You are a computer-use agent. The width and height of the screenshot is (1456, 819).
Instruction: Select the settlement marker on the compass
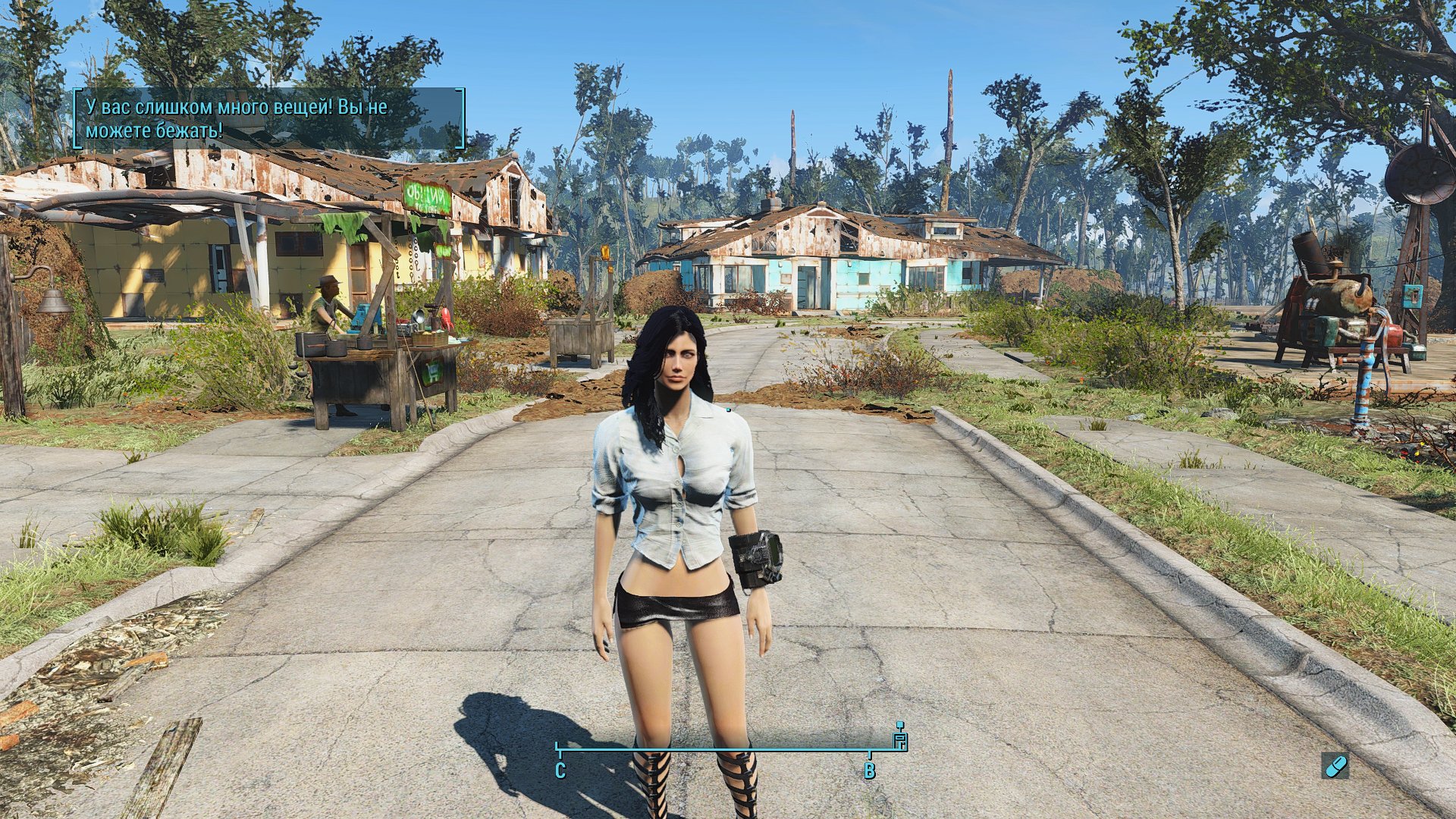[x=900, y=739]
